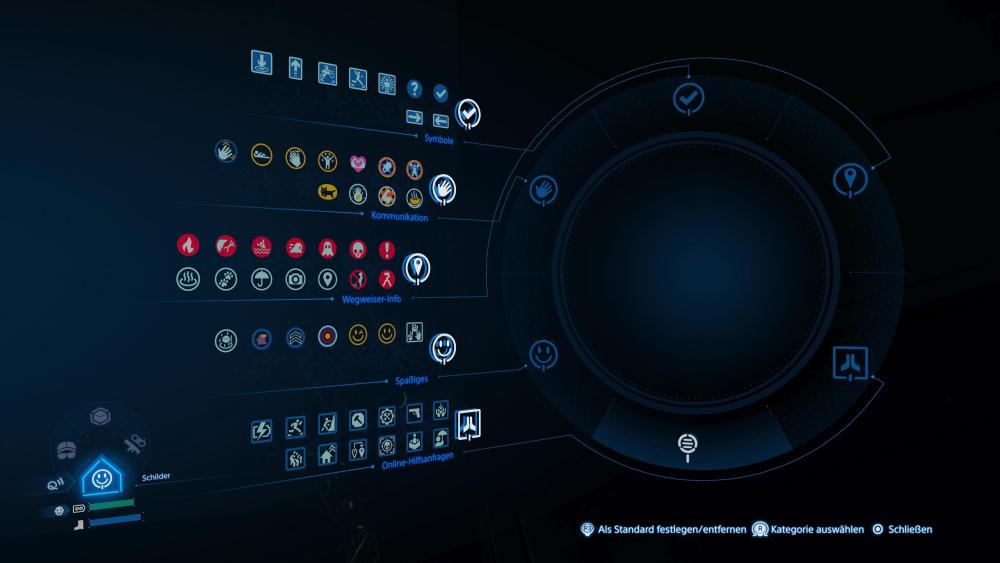Open the map pin category on the wheel

849,179
